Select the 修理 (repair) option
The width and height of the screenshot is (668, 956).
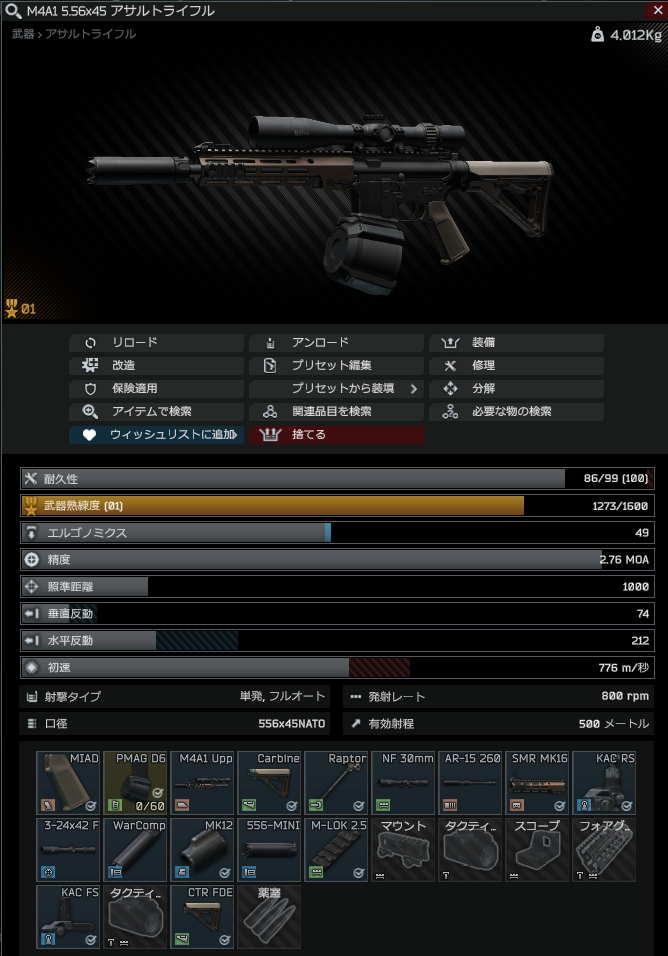point(516,366)
